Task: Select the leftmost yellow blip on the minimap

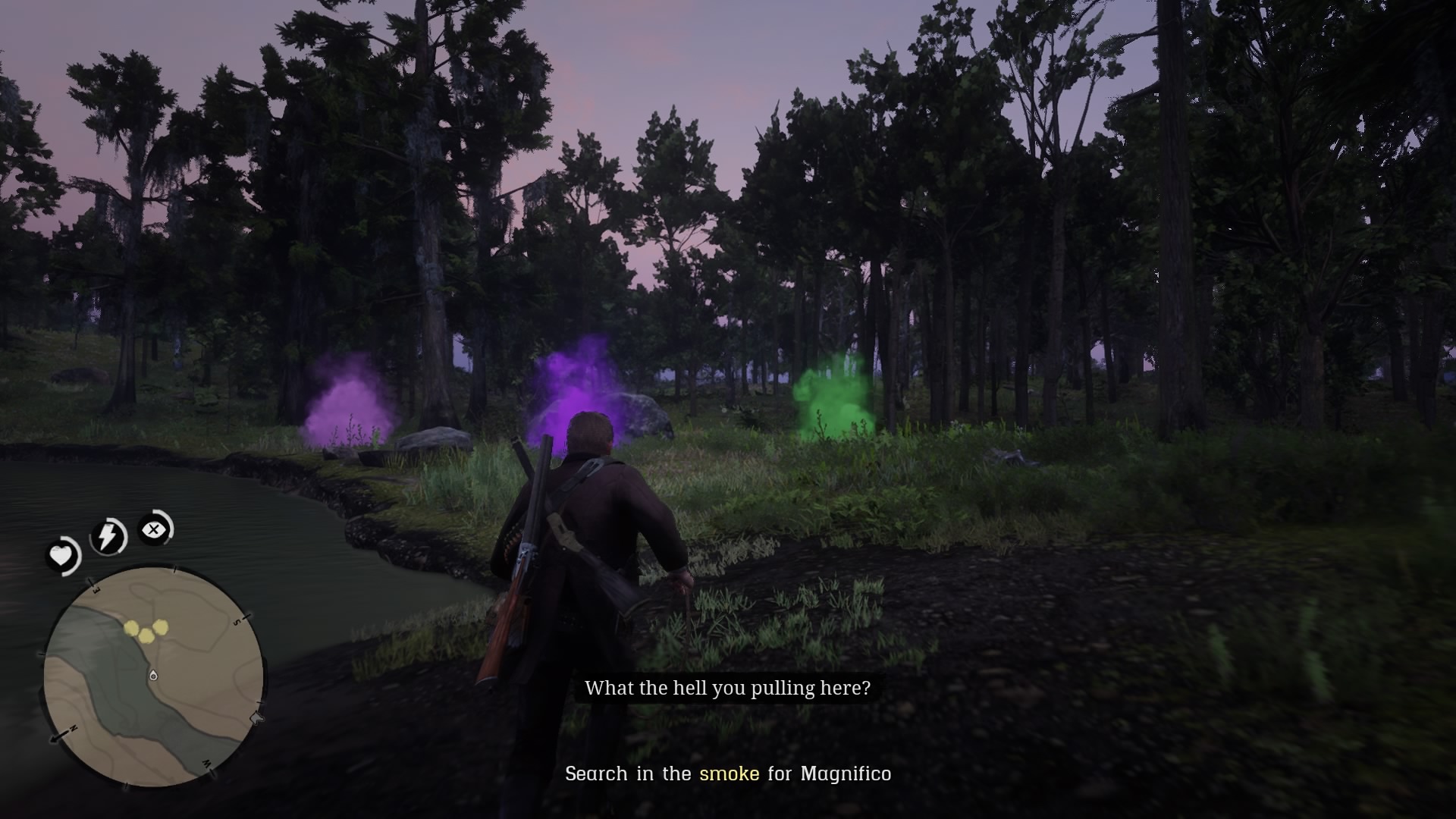Action: point(131,629)
